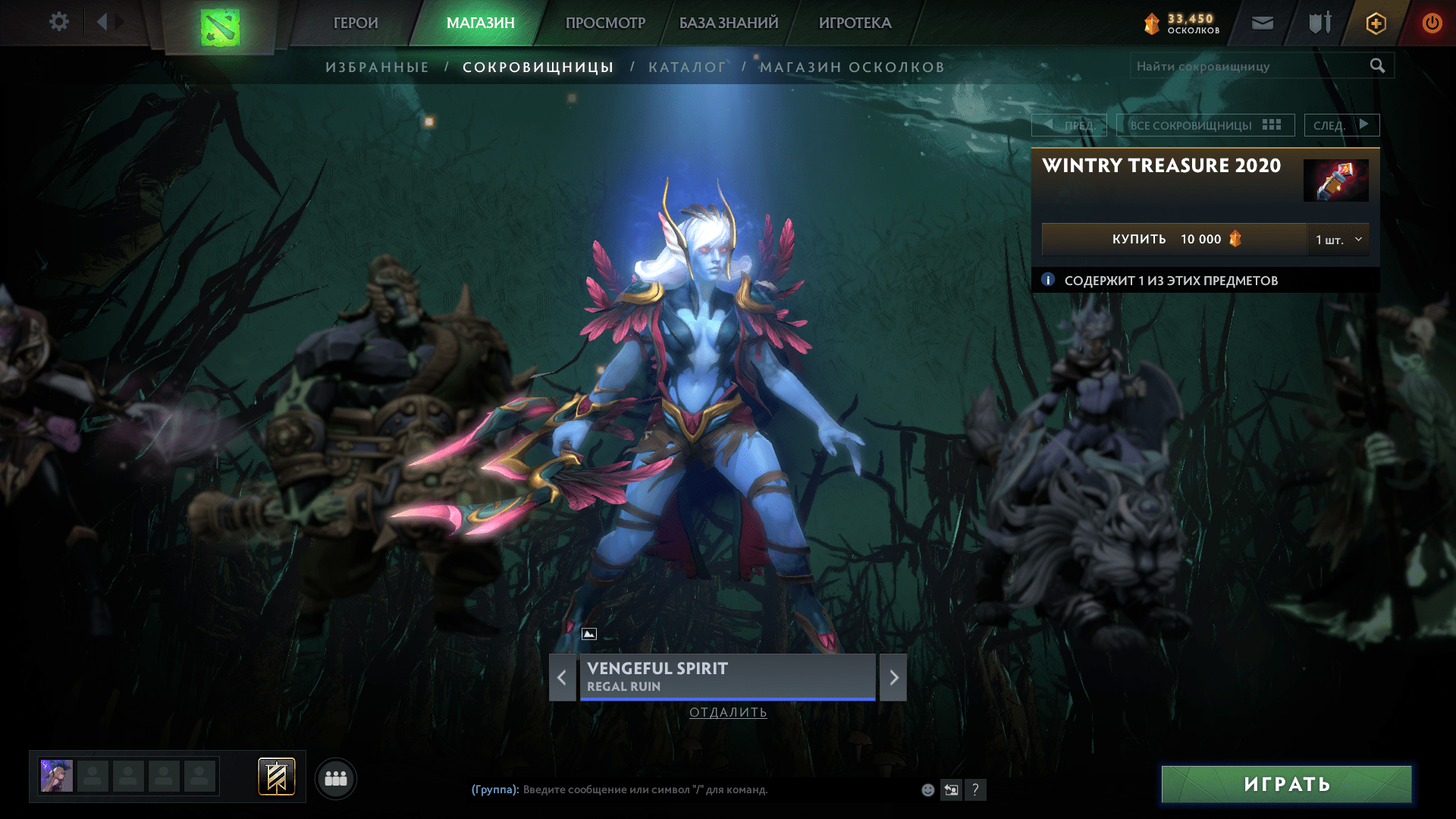Show the previous treasure item with left arrow
The image size is (1456, 819).
562,677
